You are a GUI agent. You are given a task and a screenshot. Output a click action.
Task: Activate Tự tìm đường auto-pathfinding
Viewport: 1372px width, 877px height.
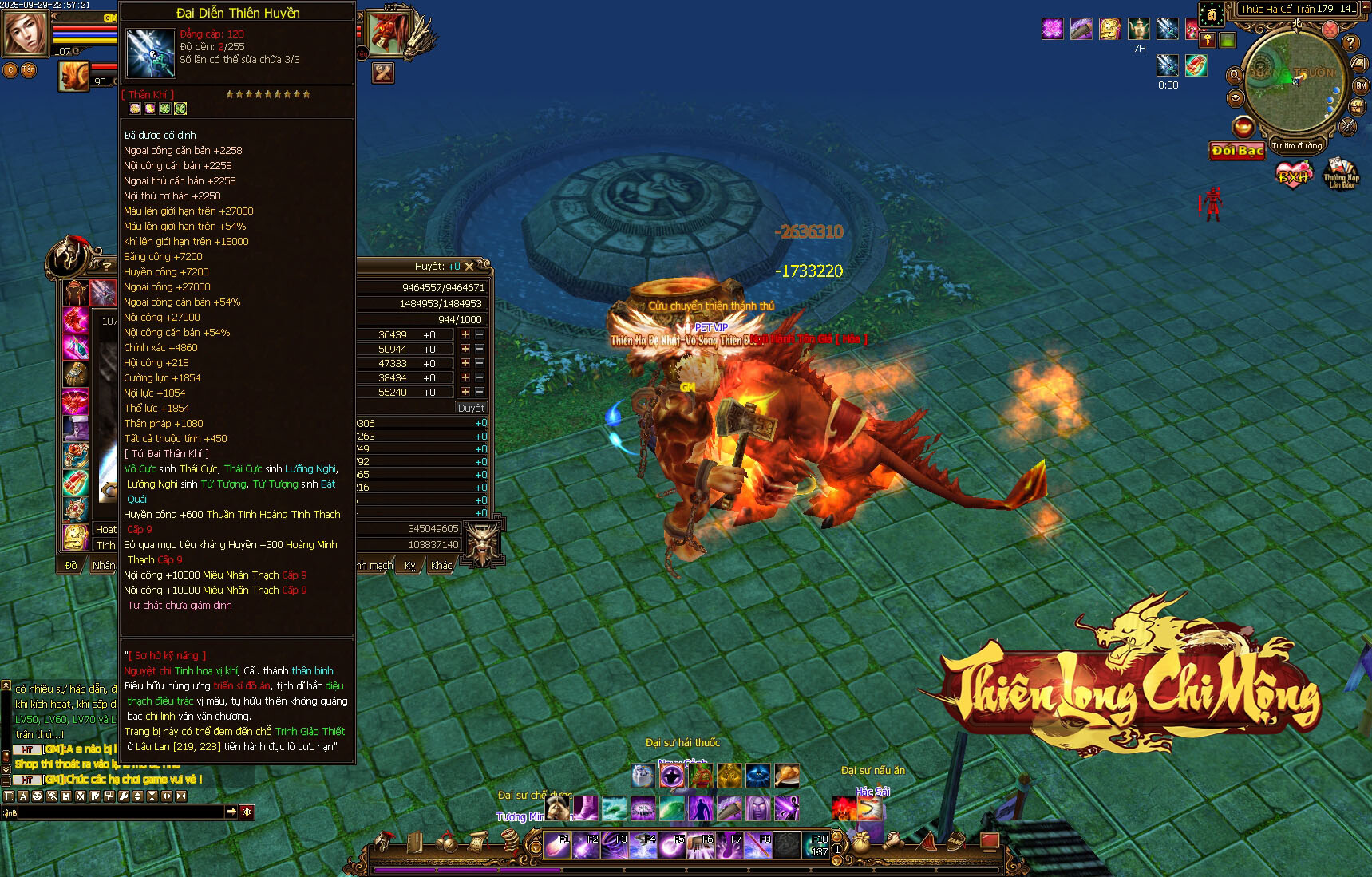[1297, 146]
